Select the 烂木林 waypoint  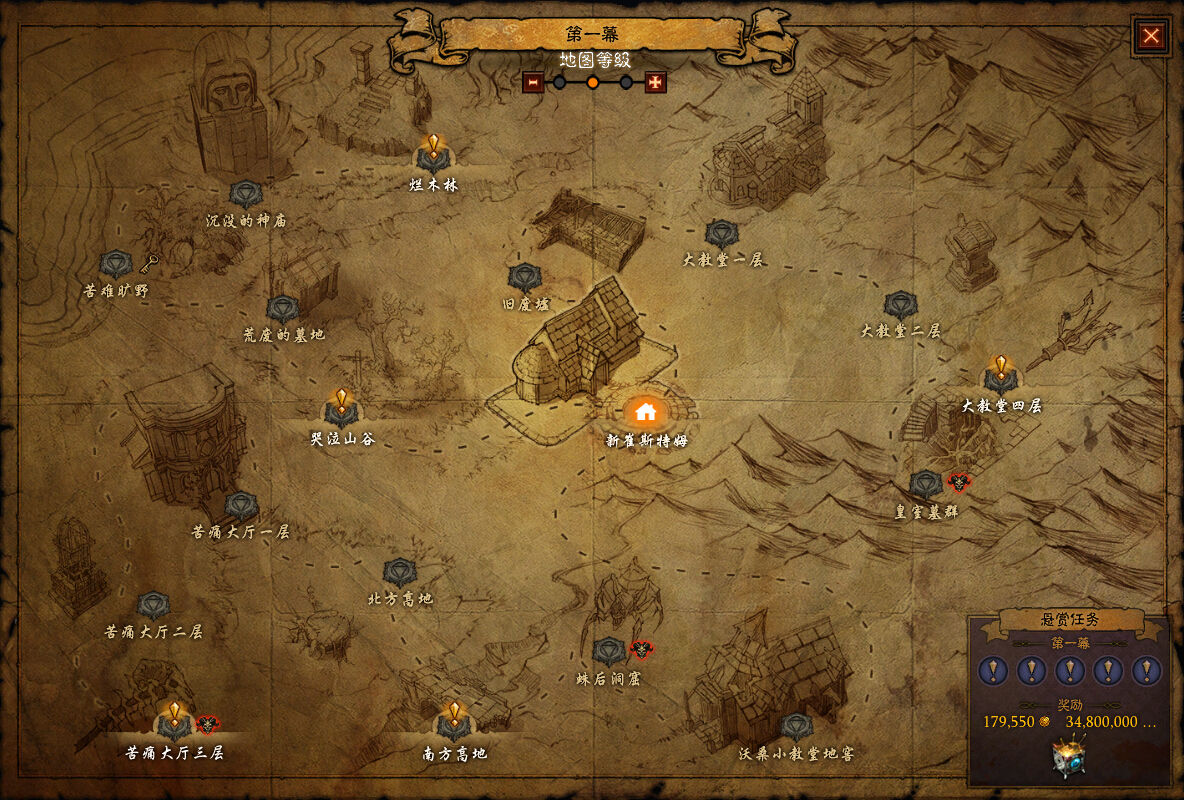pyautogui.click(x=433, y=156)
